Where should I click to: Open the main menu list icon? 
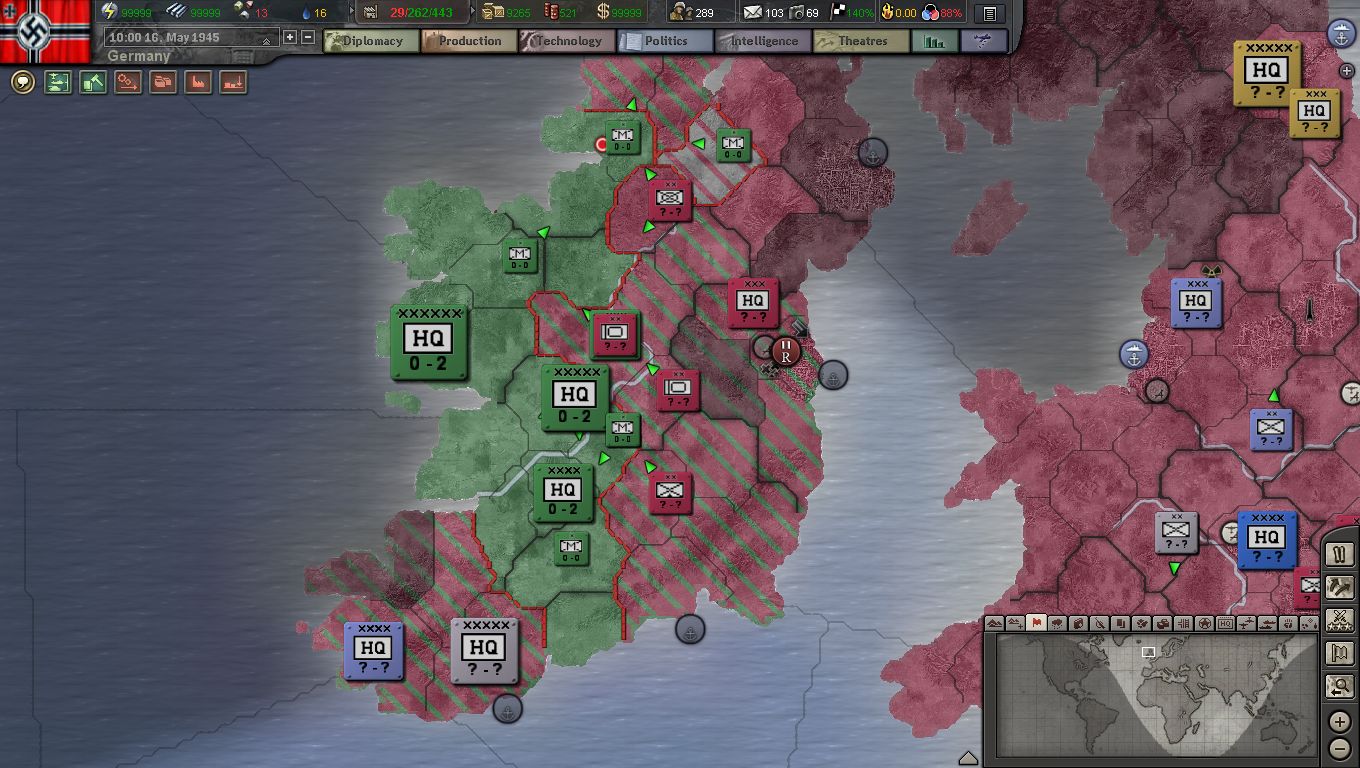click(x=989, y=14)
